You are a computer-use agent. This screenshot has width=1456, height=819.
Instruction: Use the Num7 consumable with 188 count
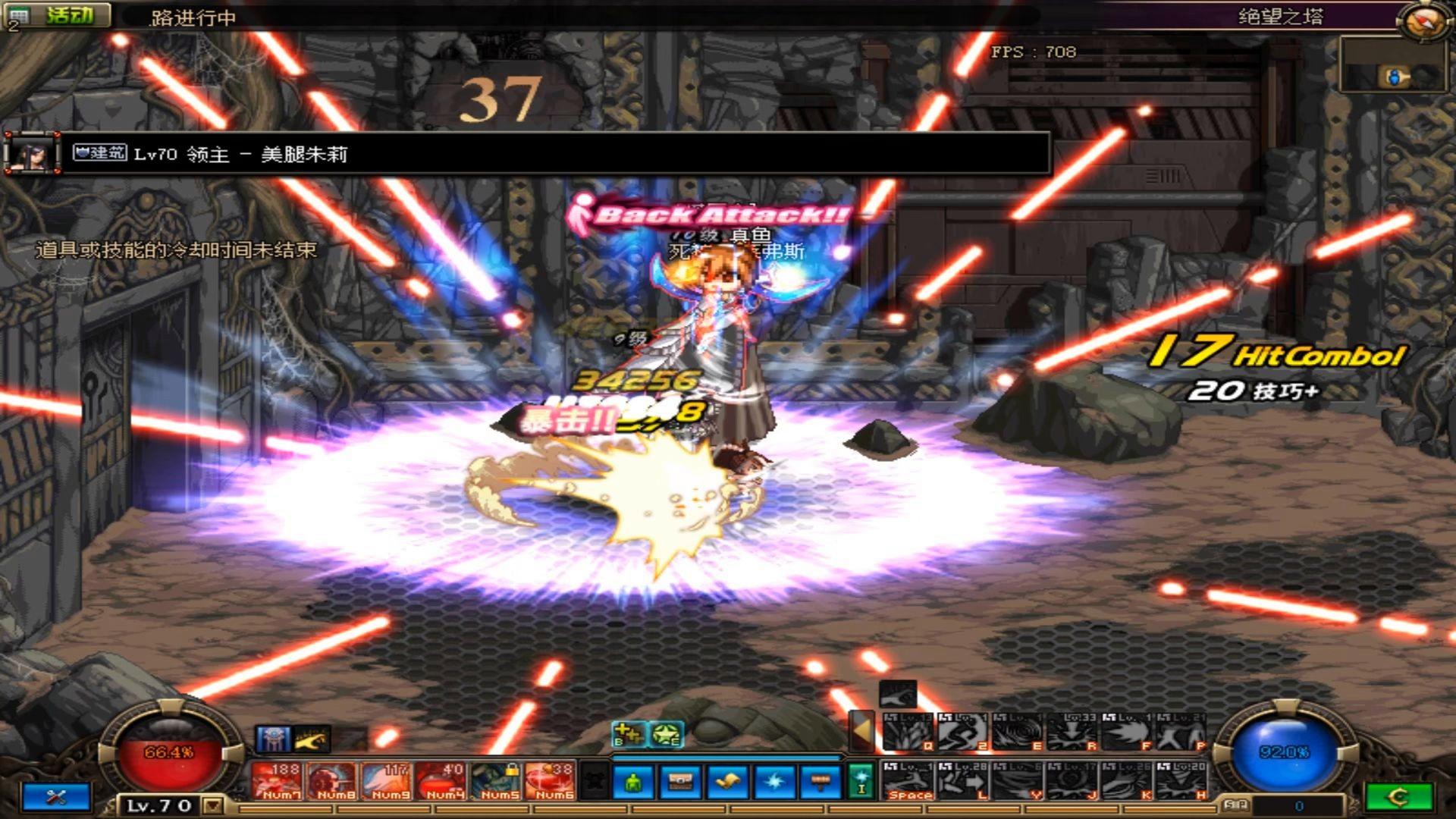point(277,781)
